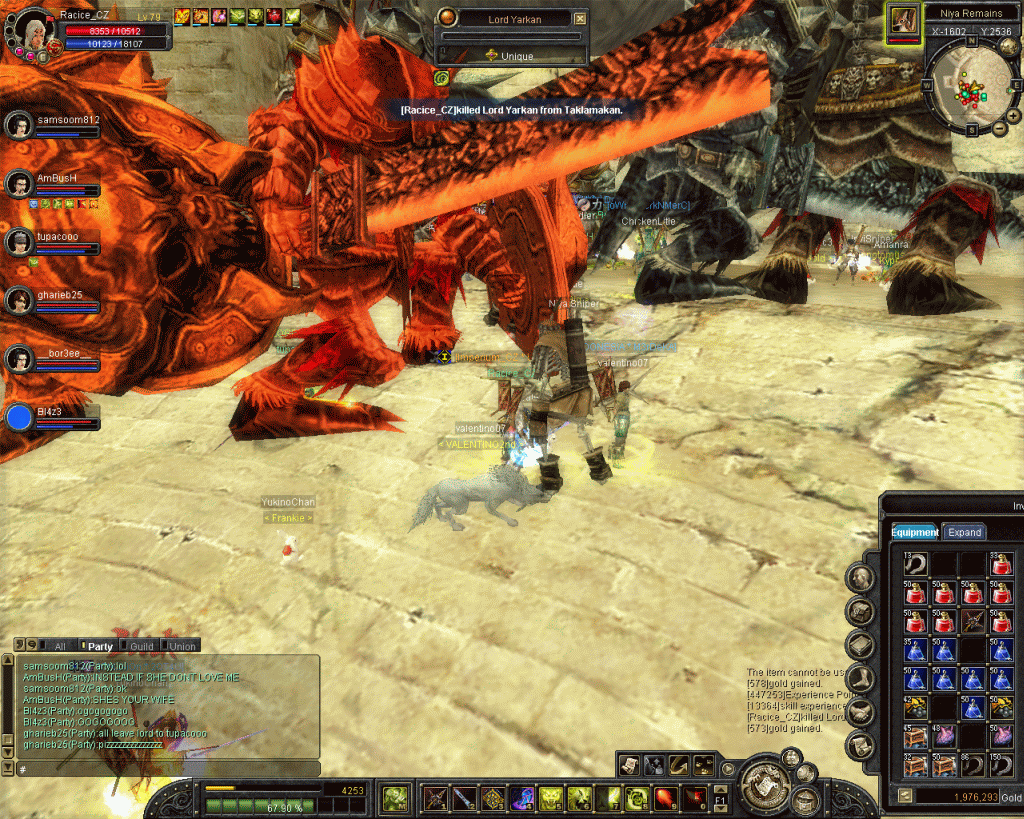
Task: Select party member gharieb25's portrait
Action: tap(19, 300)
